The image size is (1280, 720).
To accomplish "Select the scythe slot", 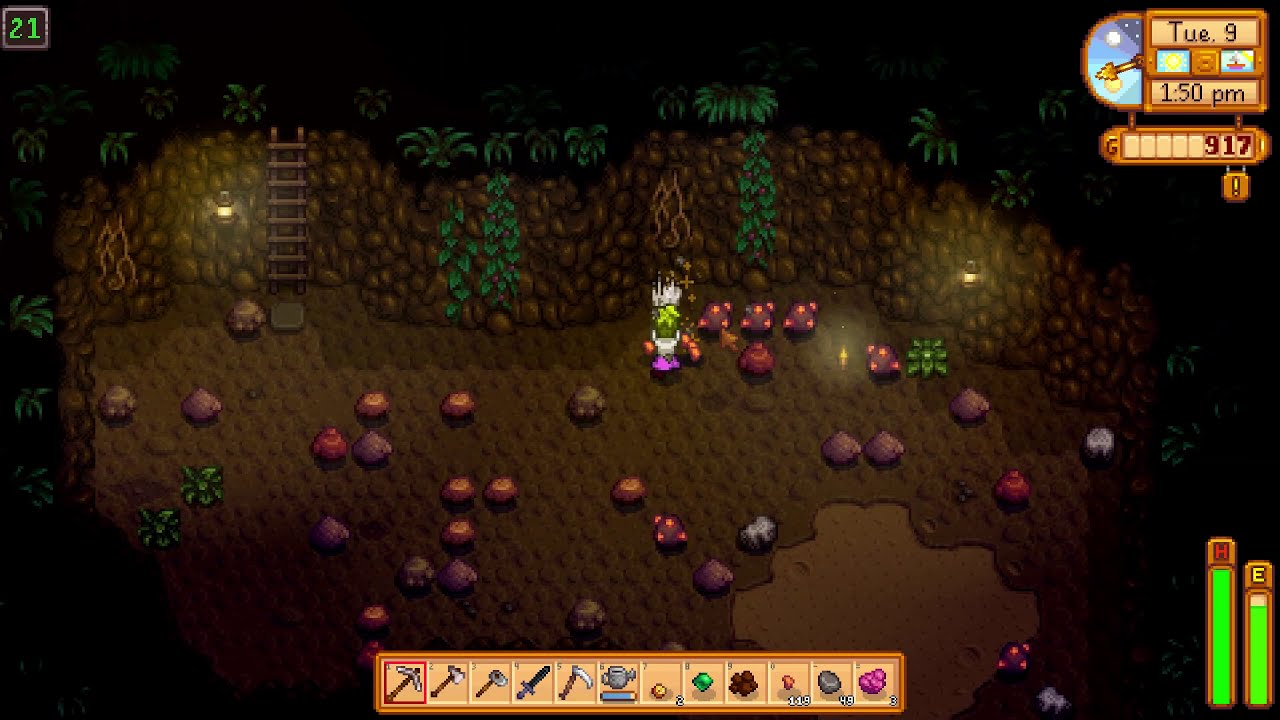I will (575, 683).
